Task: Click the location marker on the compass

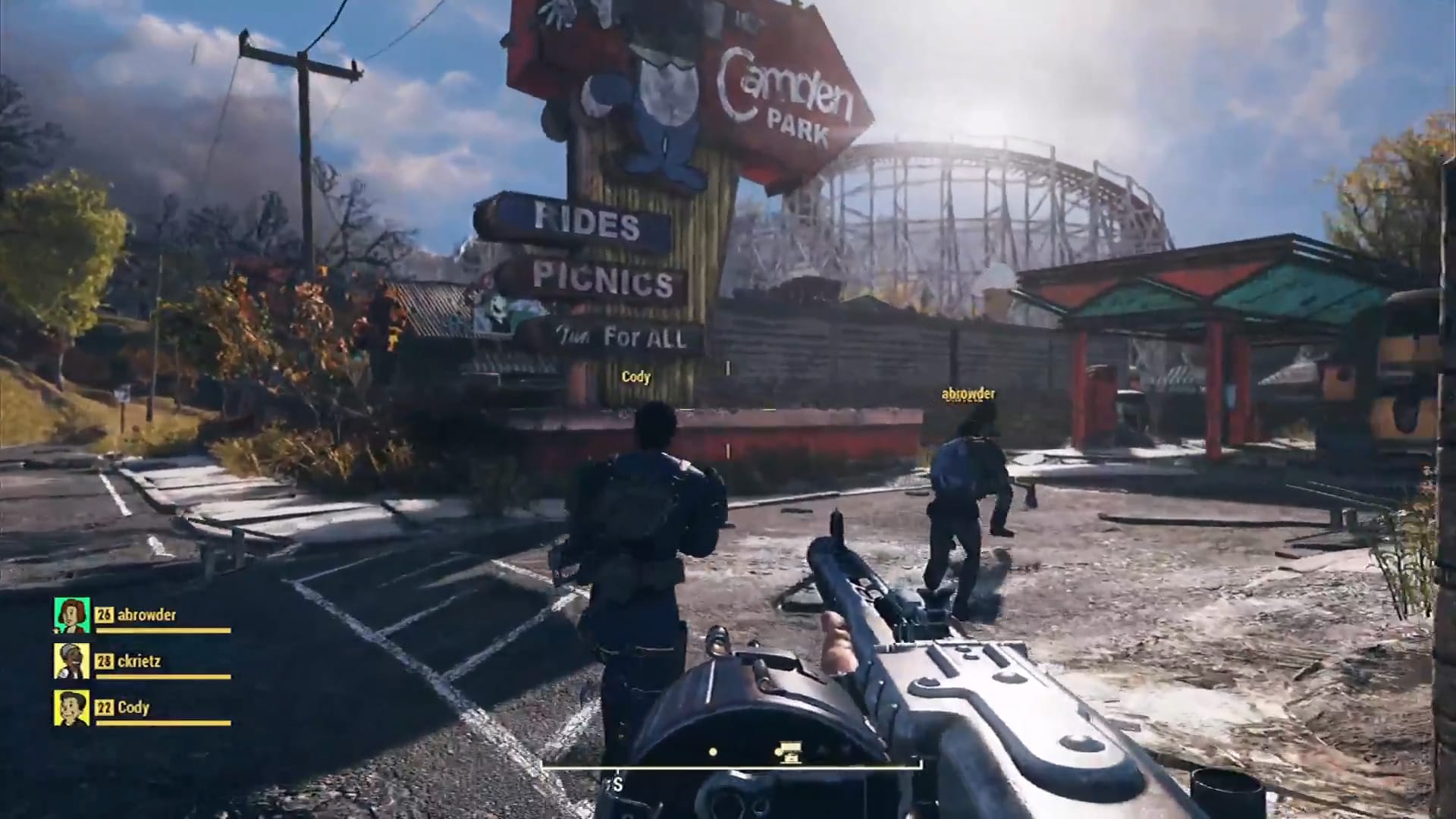Action: click(x=790, y=752)
